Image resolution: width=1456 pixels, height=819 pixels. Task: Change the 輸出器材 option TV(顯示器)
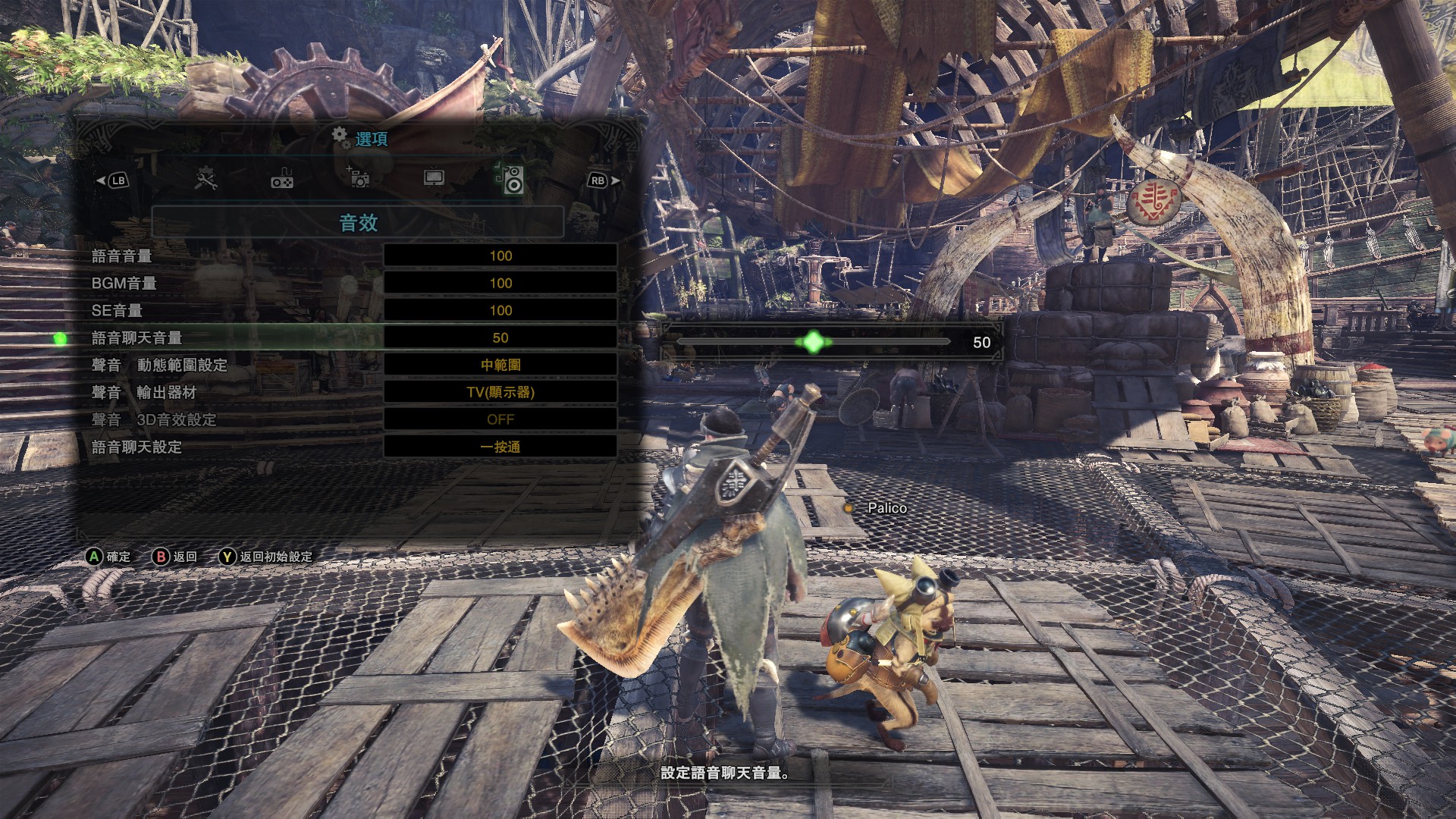click(x=500, y=392)
